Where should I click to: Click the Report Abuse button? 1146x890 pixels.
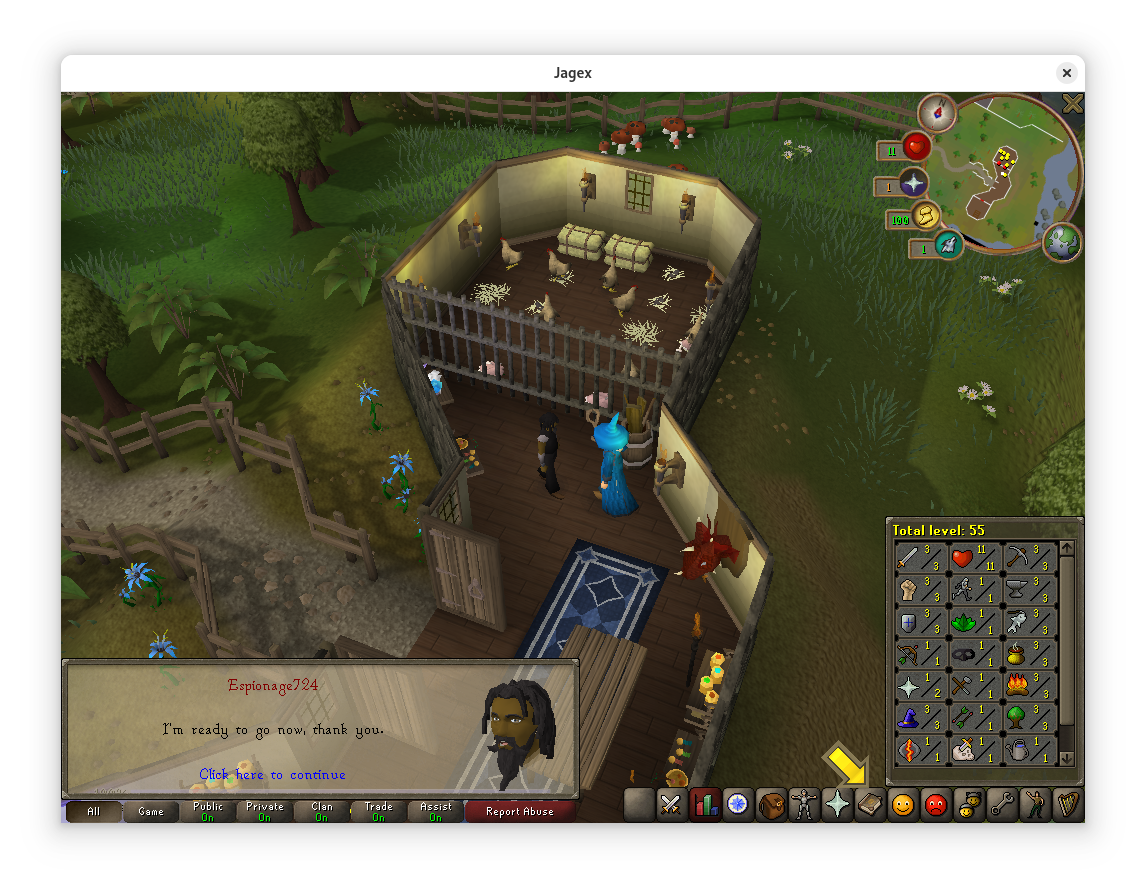pos(519,811)
